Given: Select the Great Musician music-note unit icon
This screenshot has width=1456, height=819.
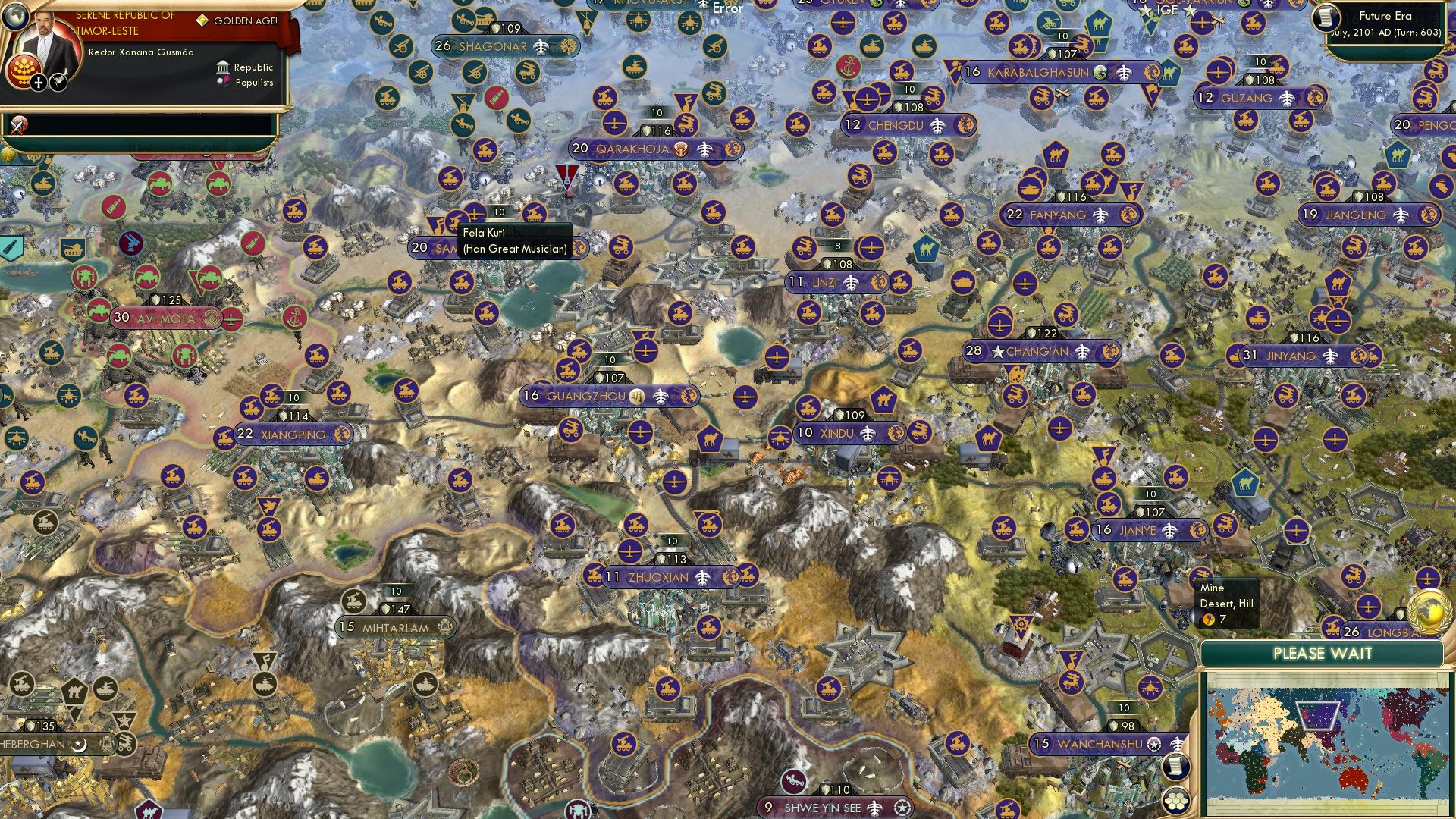Looking at the screenshot, I should click(x=436, y=224).
